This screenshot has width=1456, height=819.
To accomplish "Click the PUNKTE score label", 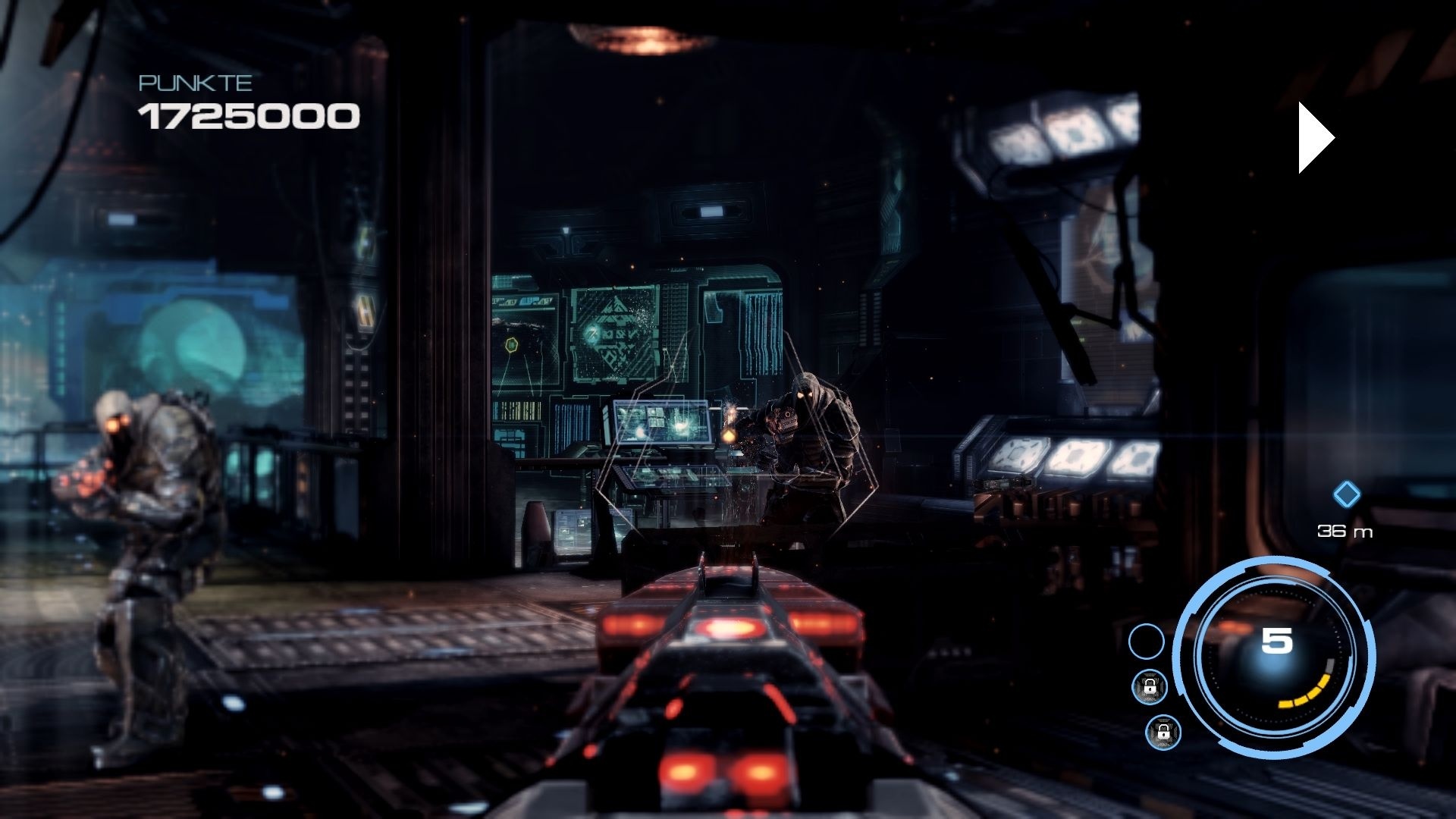I will coord(193,84).
